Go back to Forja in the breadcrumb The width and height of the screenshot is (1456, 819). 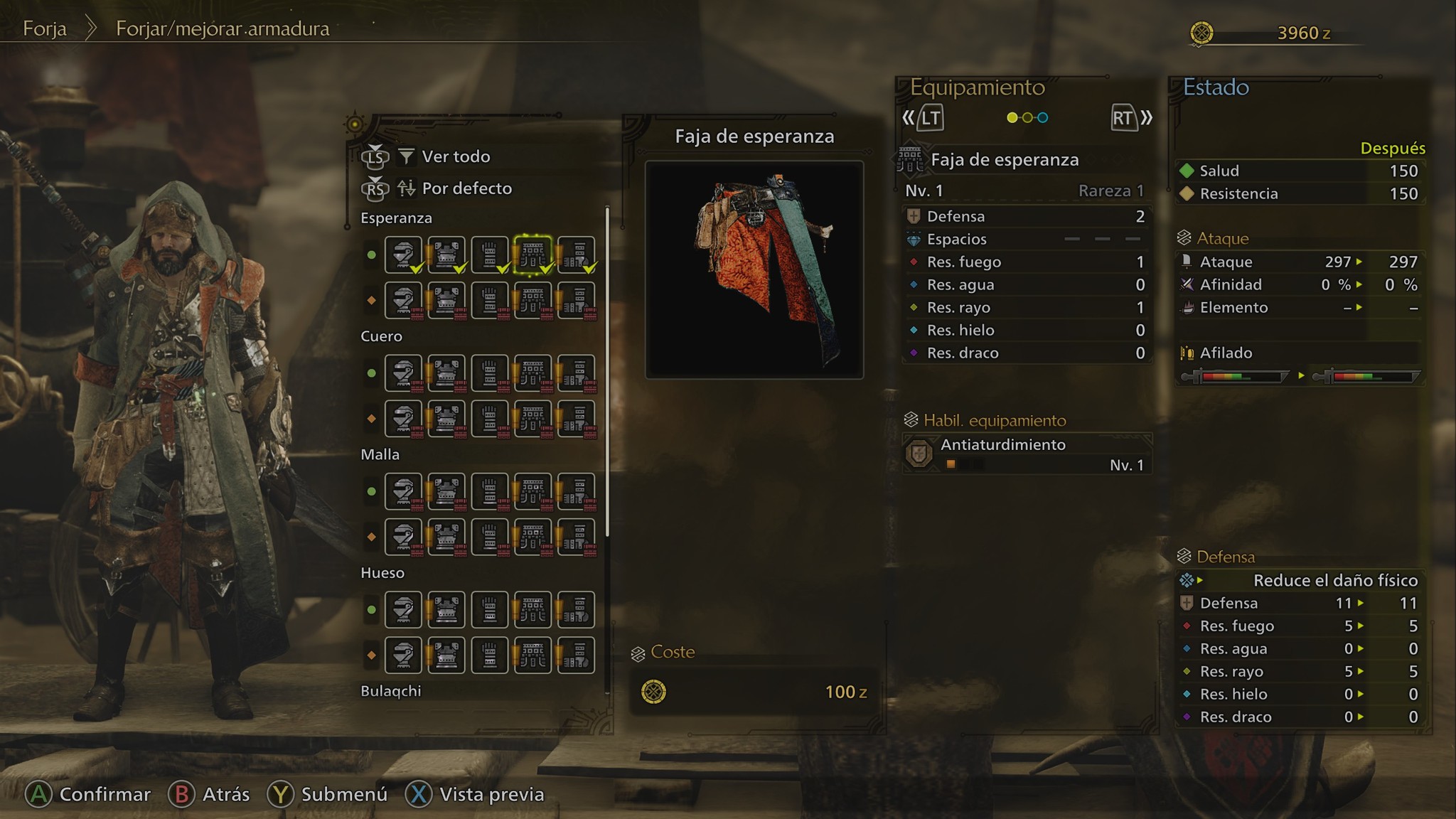(x=45, y=28)
